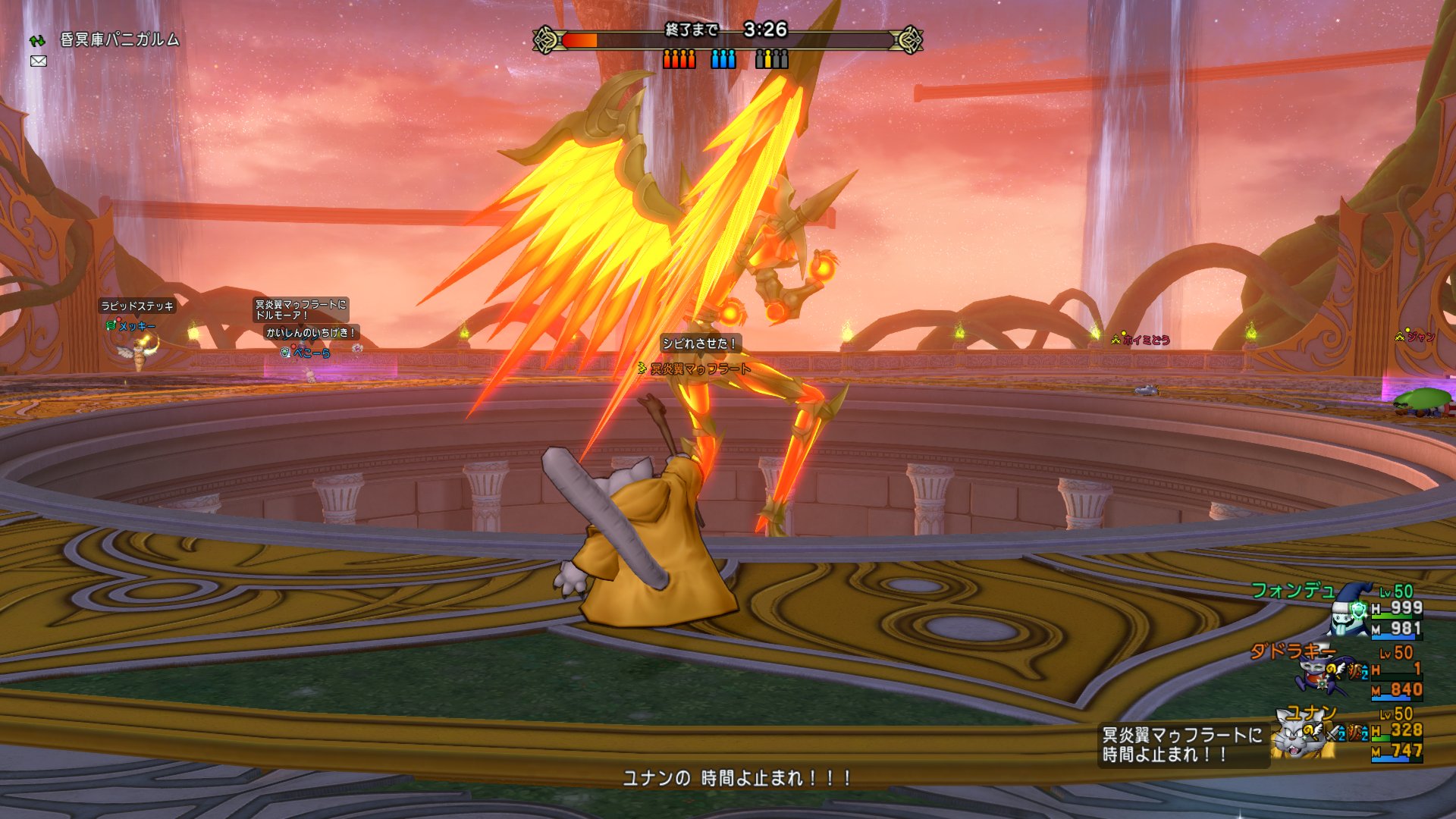
Task: Target the 冥炎翼マゥフラート enemy nameplate
Action: (700, 369)
